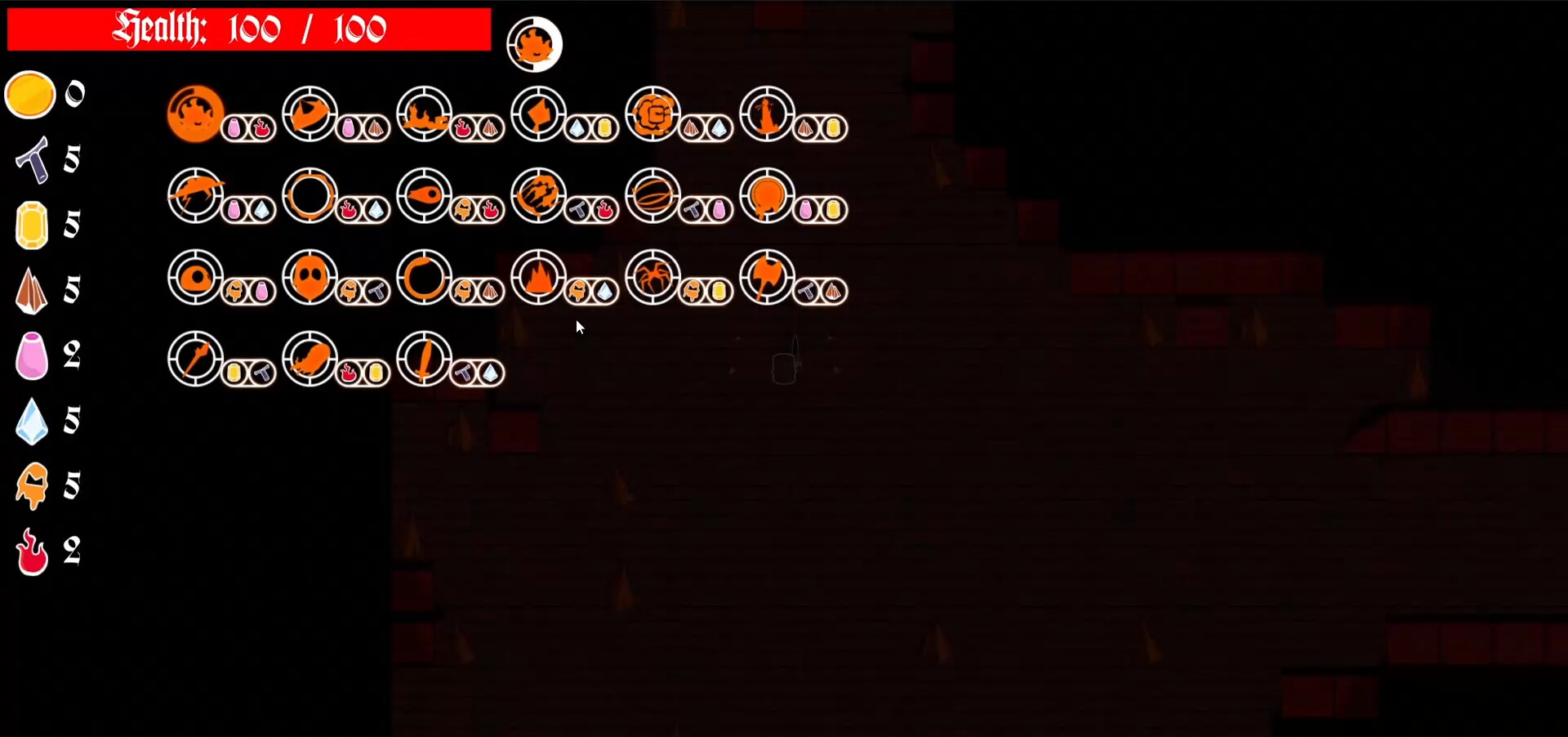Choose the staff ability in bottom row

194,360
